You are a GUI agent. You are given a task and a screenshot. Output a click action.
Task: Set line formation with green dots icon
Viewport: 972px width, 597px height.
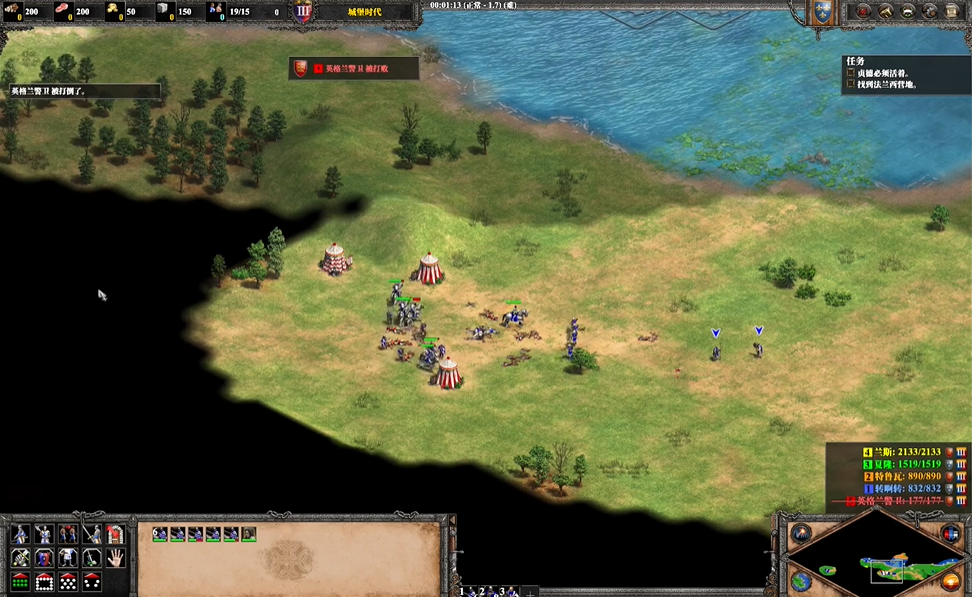20,581
